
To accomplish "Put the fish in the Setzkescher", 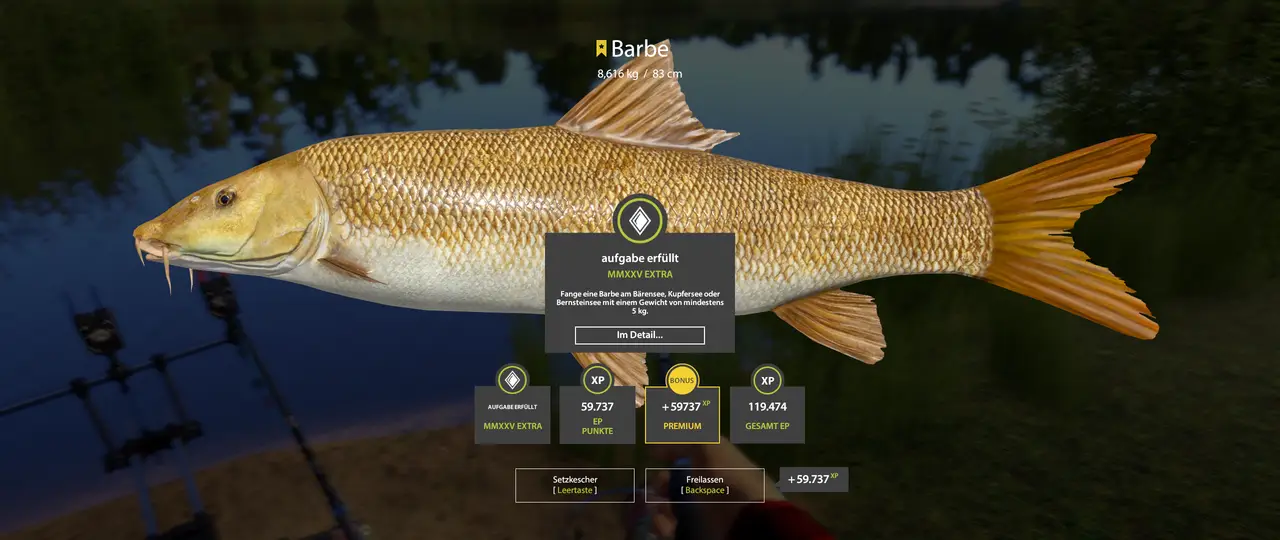I will [x=575, y=485].
